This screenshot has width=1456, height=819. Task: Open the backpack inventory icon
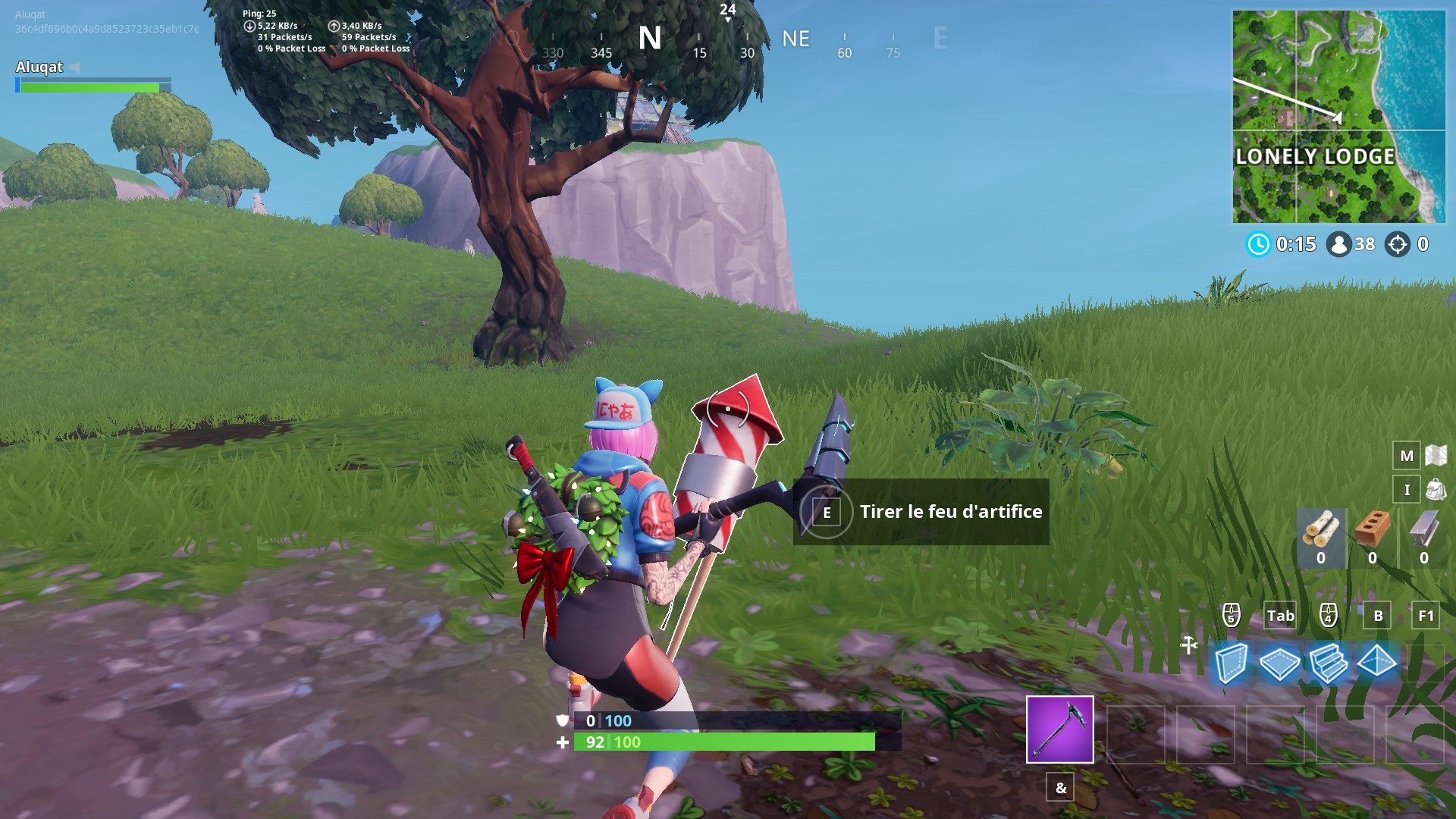click(x=1436, y=490)
